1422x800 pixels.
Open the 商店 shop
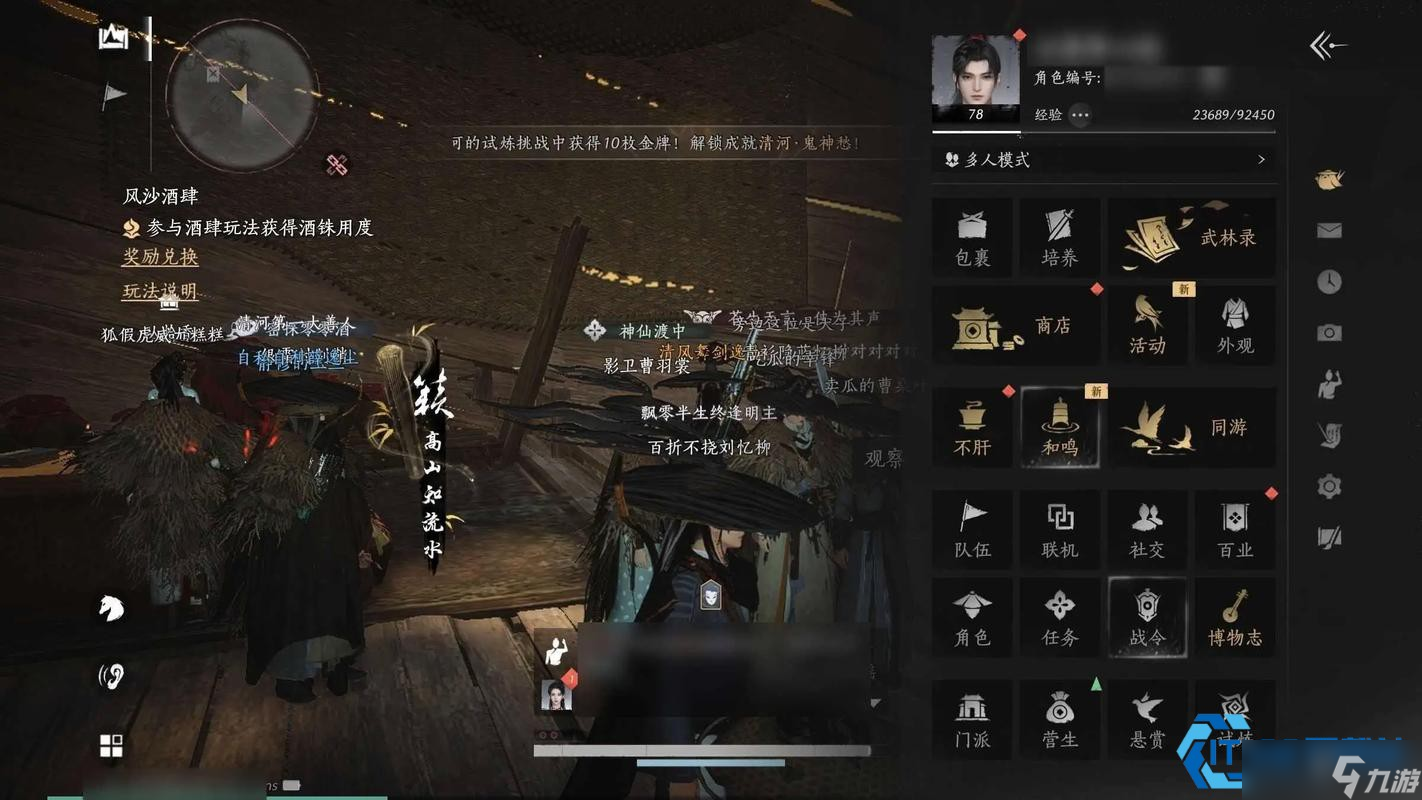pos(1017,326)
